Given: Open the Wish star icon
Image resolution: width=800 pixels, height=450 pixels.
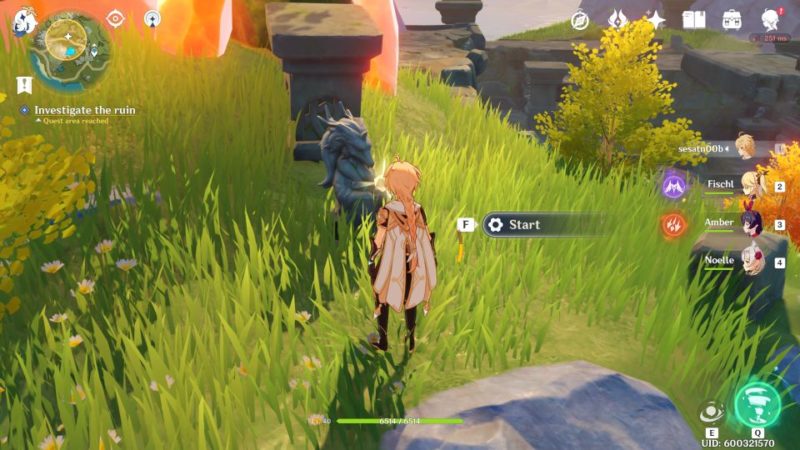Looking at the screenshot, I should 656,19.
